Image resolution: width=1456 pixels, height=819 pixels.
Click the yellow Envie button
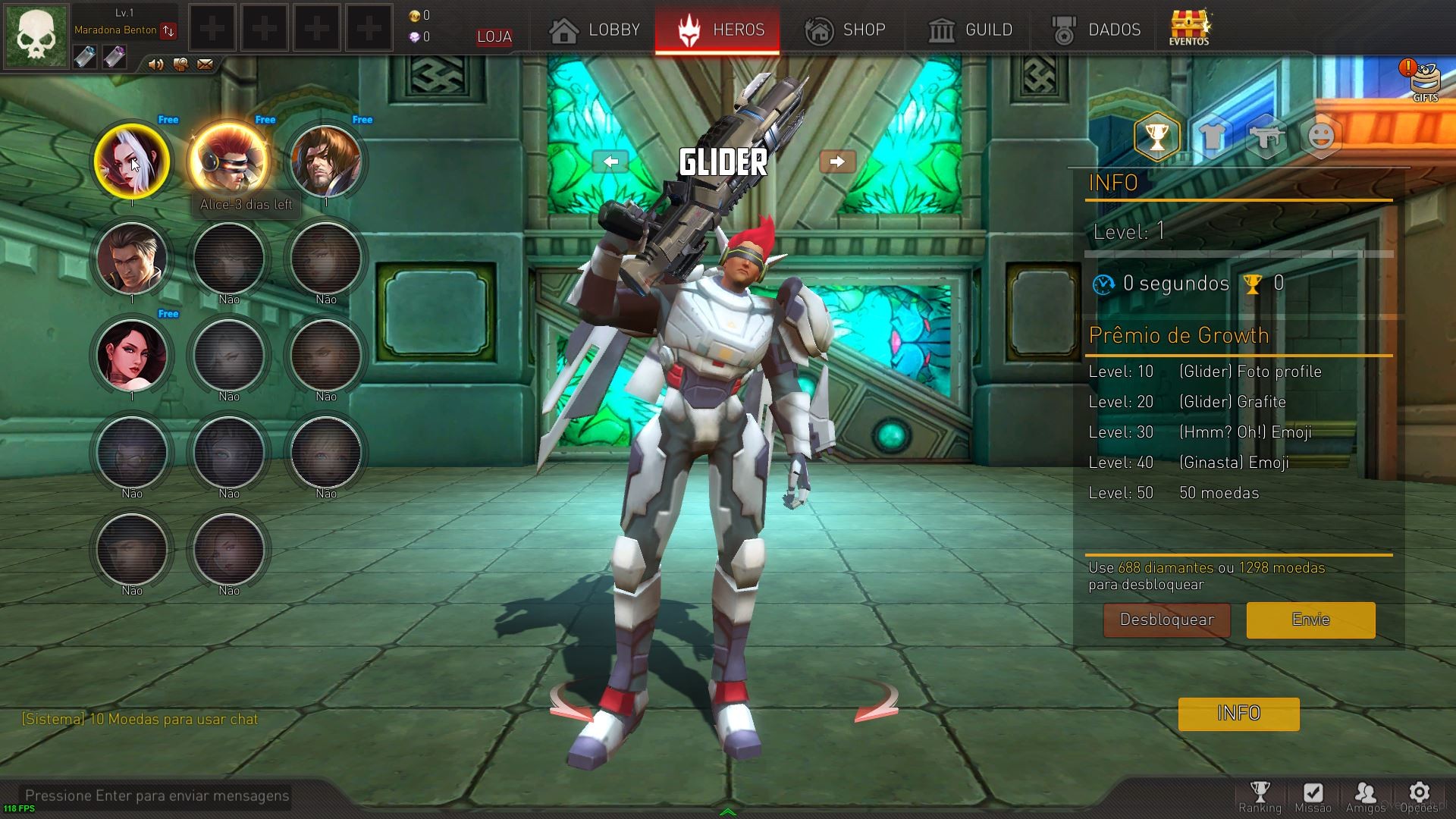(1310, 620)
